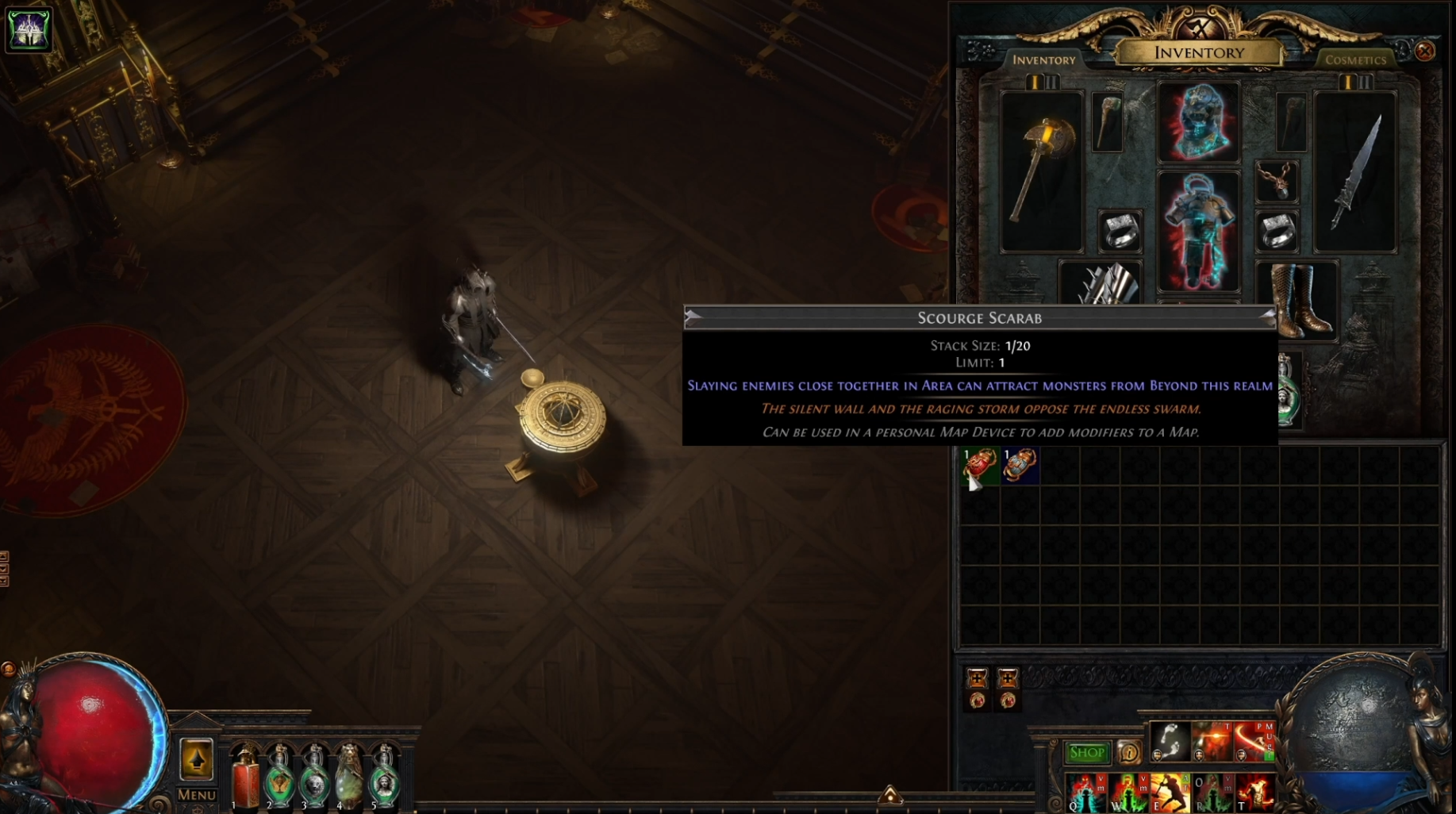Pick up the blue scarab in the backpack
Image resolution: width=1456 pixels, height=814 pixels.
tap(1020, 466)
